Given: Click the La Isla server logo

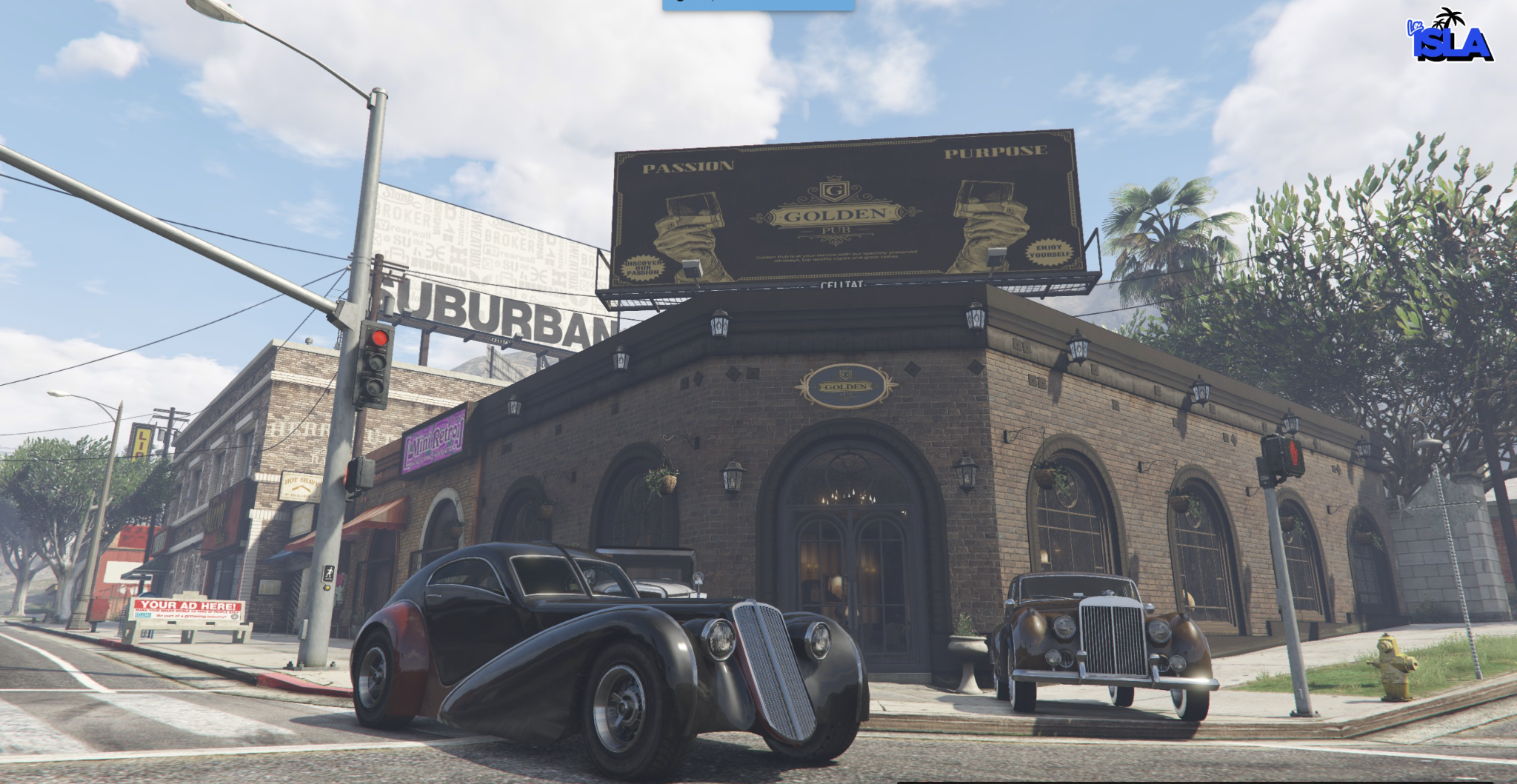Looking at the screenshot, I should [1450, 37].
